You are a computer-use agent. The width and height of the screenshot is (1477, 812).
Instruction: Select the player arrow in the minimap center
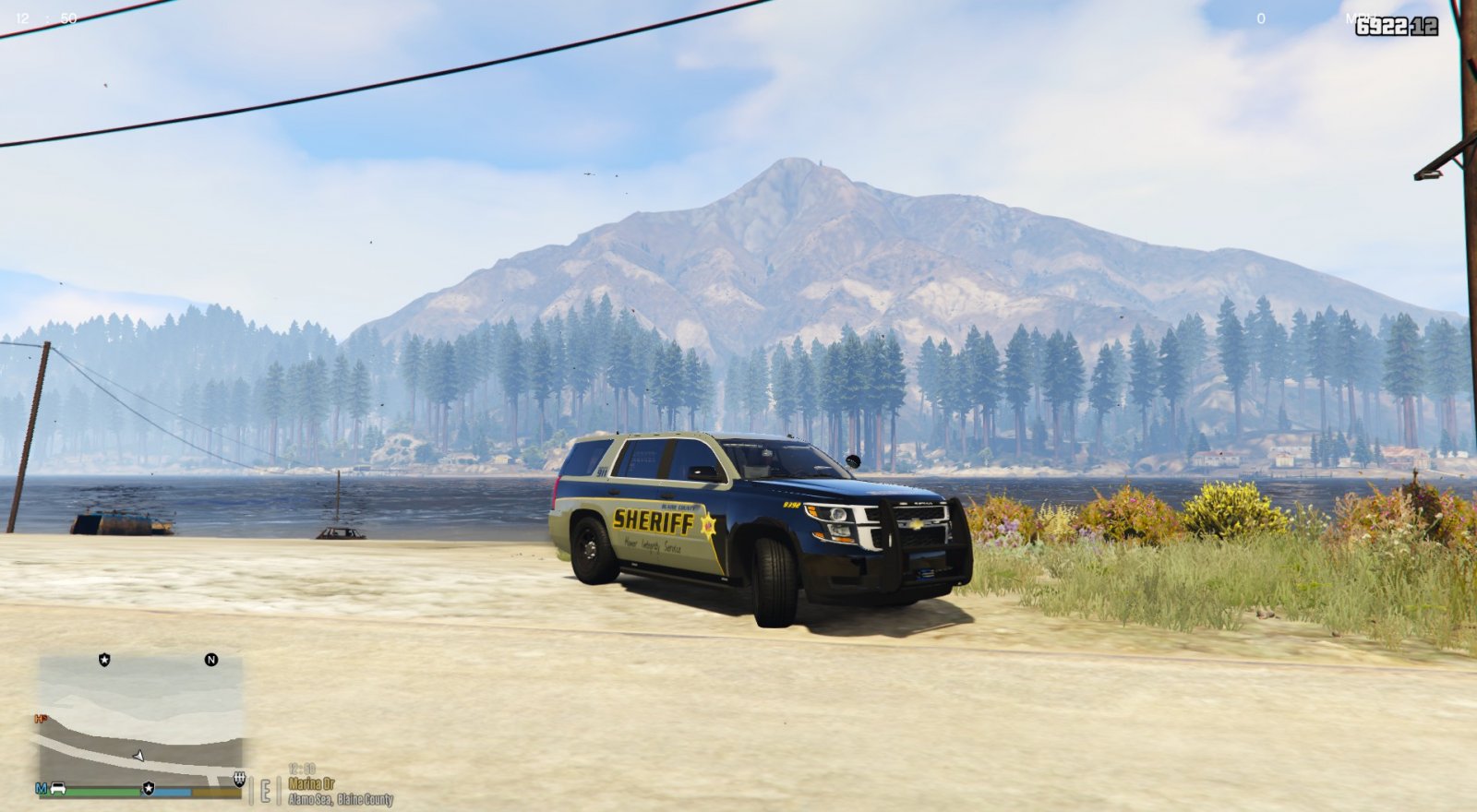138,757
